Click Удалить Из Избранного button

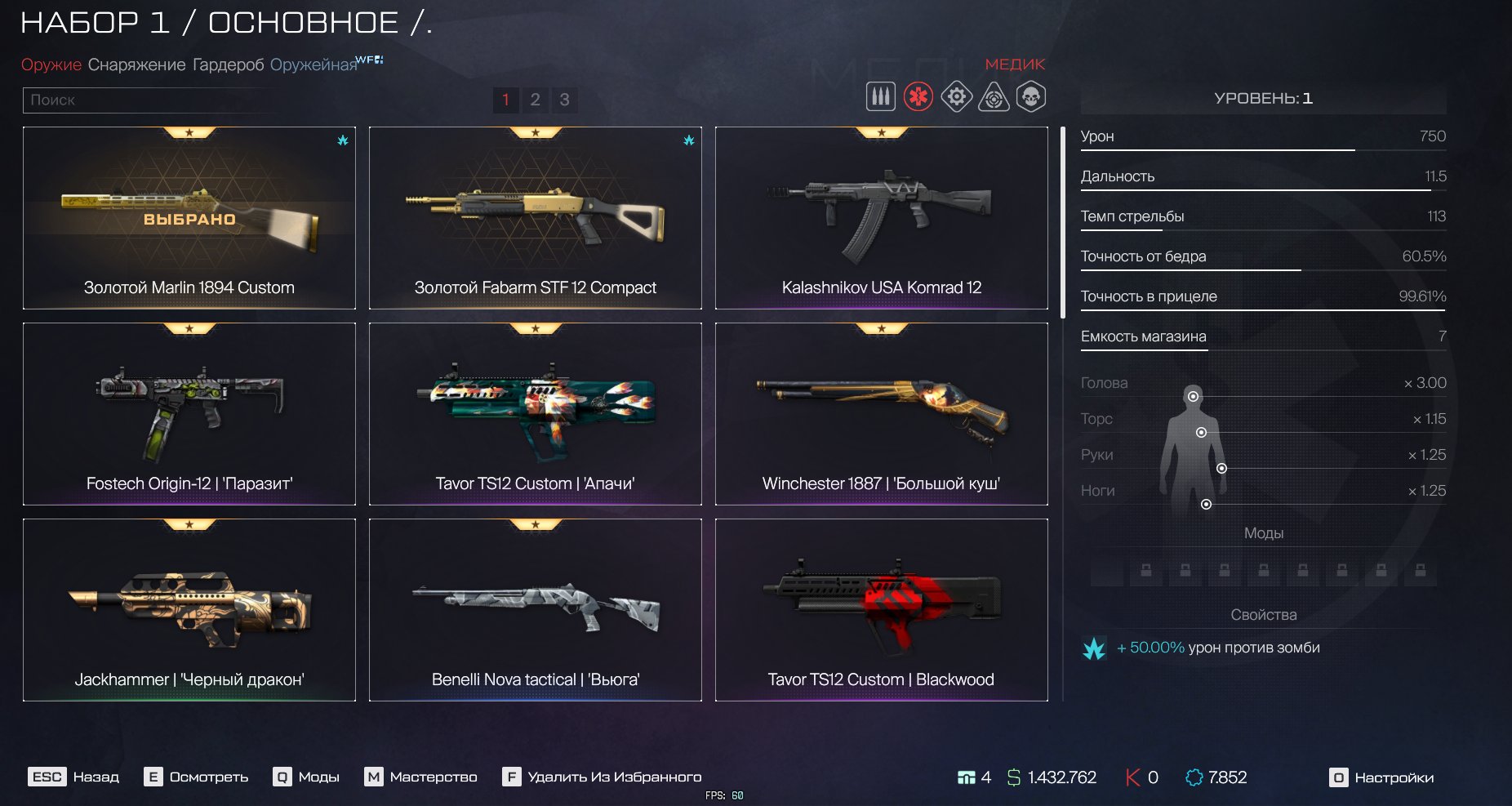(602, 777)
